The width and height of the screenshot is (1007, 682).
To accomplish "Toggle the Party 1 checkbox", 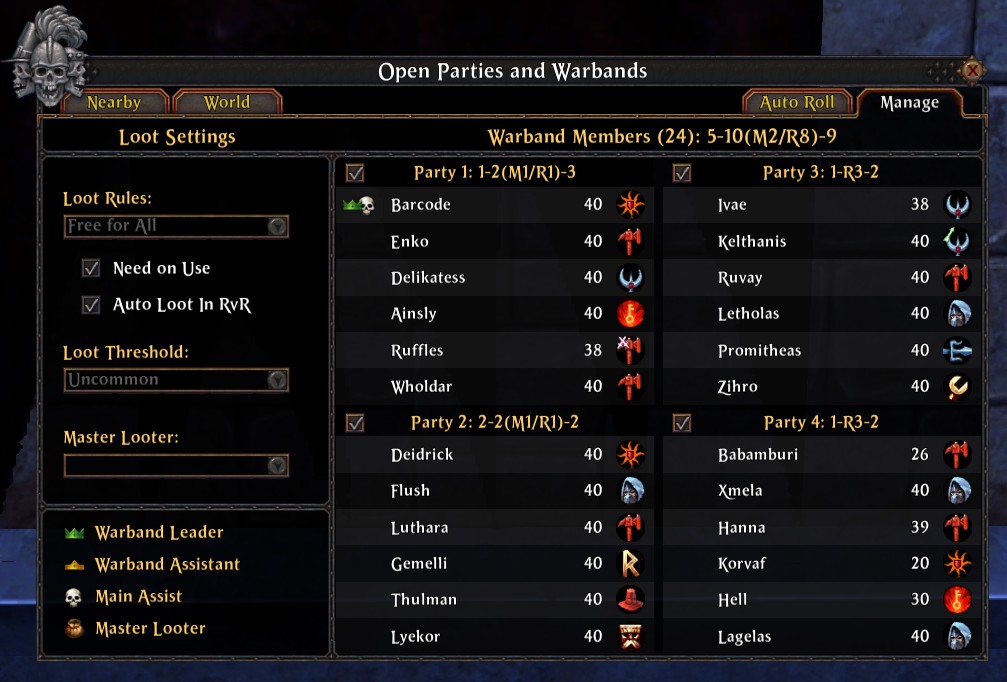I will (x=355, y=173).
